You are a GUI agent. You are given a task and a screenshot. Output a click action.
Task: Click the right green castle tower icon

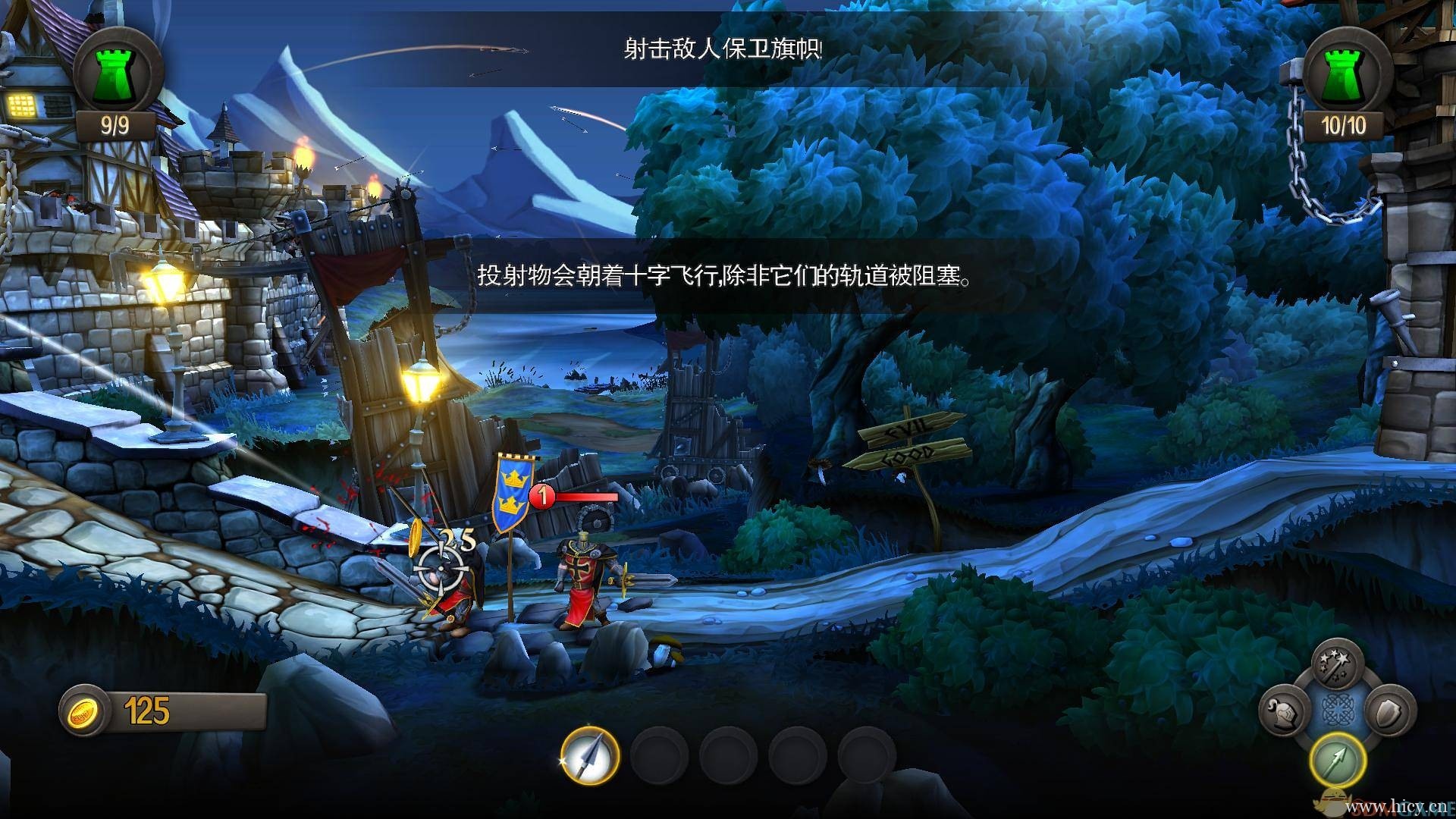(x=1345, y=72)
